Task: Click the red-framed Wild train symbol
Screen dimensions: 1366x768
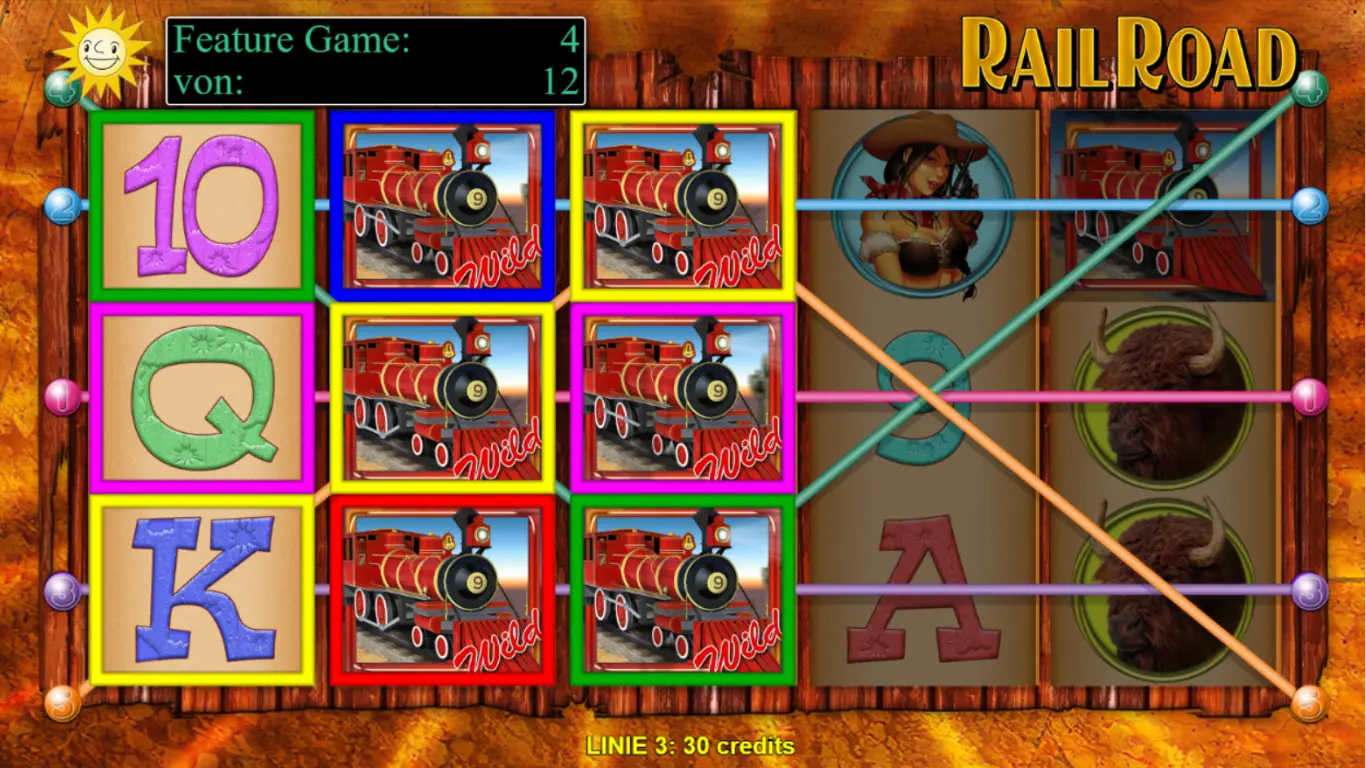Action: point(444,590)
